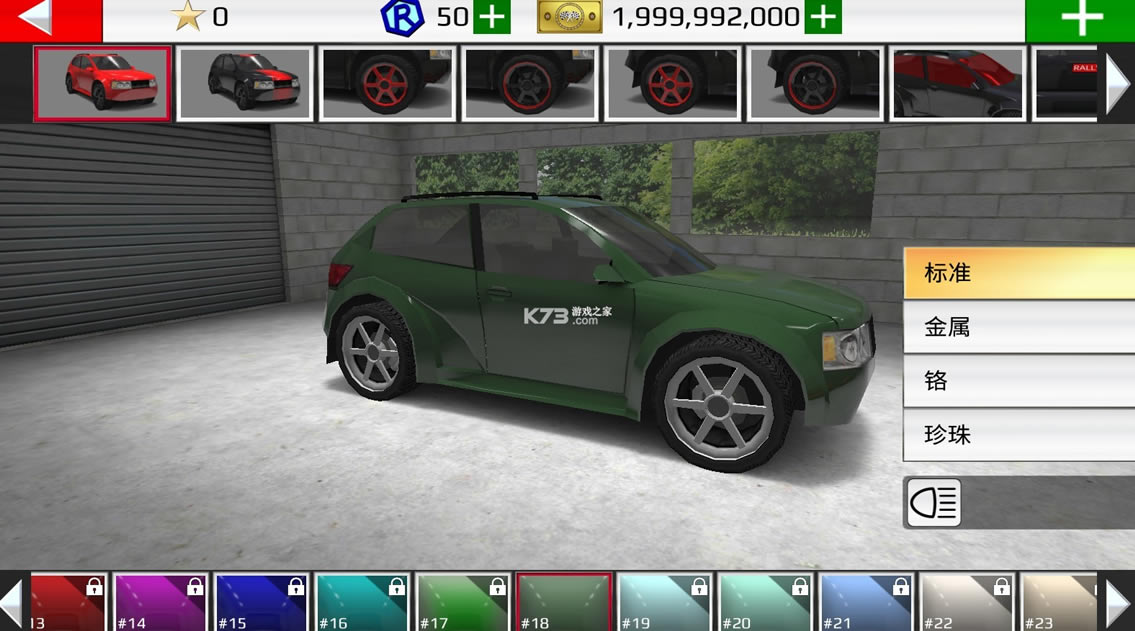Choose blue paint color #15
1135x631 pixels.
click(262, 602)
